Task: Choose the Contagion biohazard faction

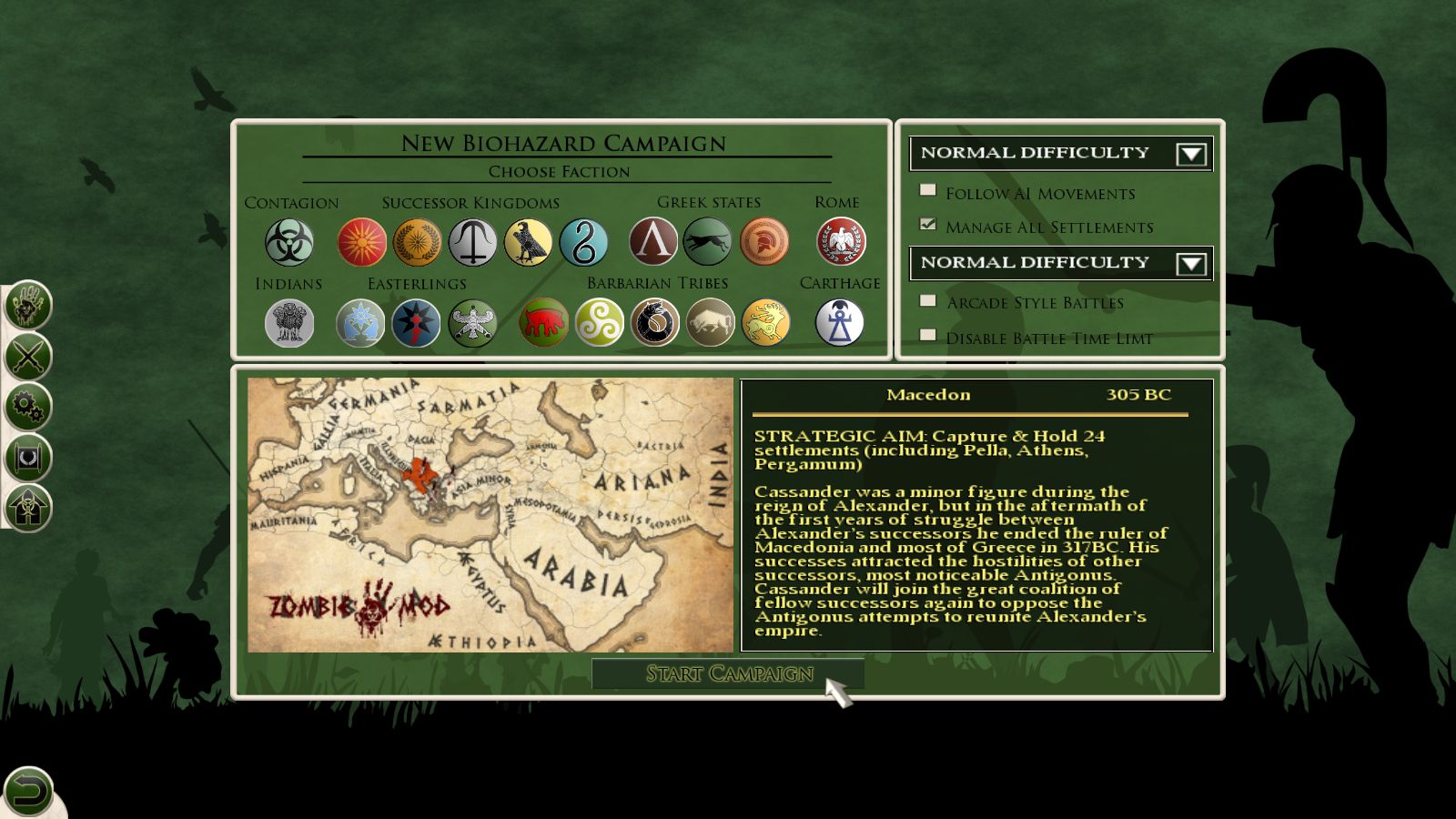Action: (x=289, y=243)
